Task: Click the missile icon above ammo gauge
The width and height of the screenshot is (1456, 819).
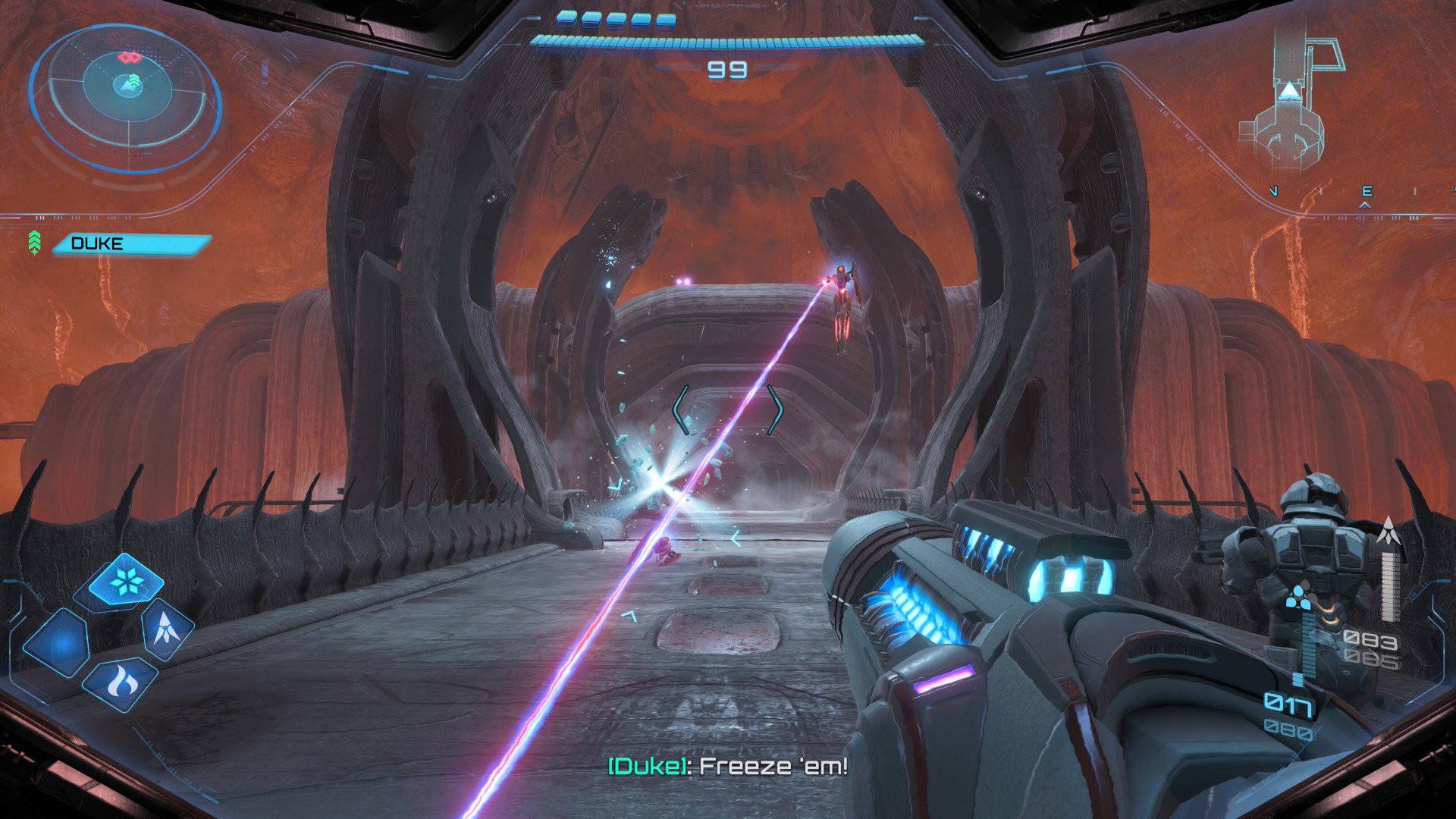Action: point(1389,531)
